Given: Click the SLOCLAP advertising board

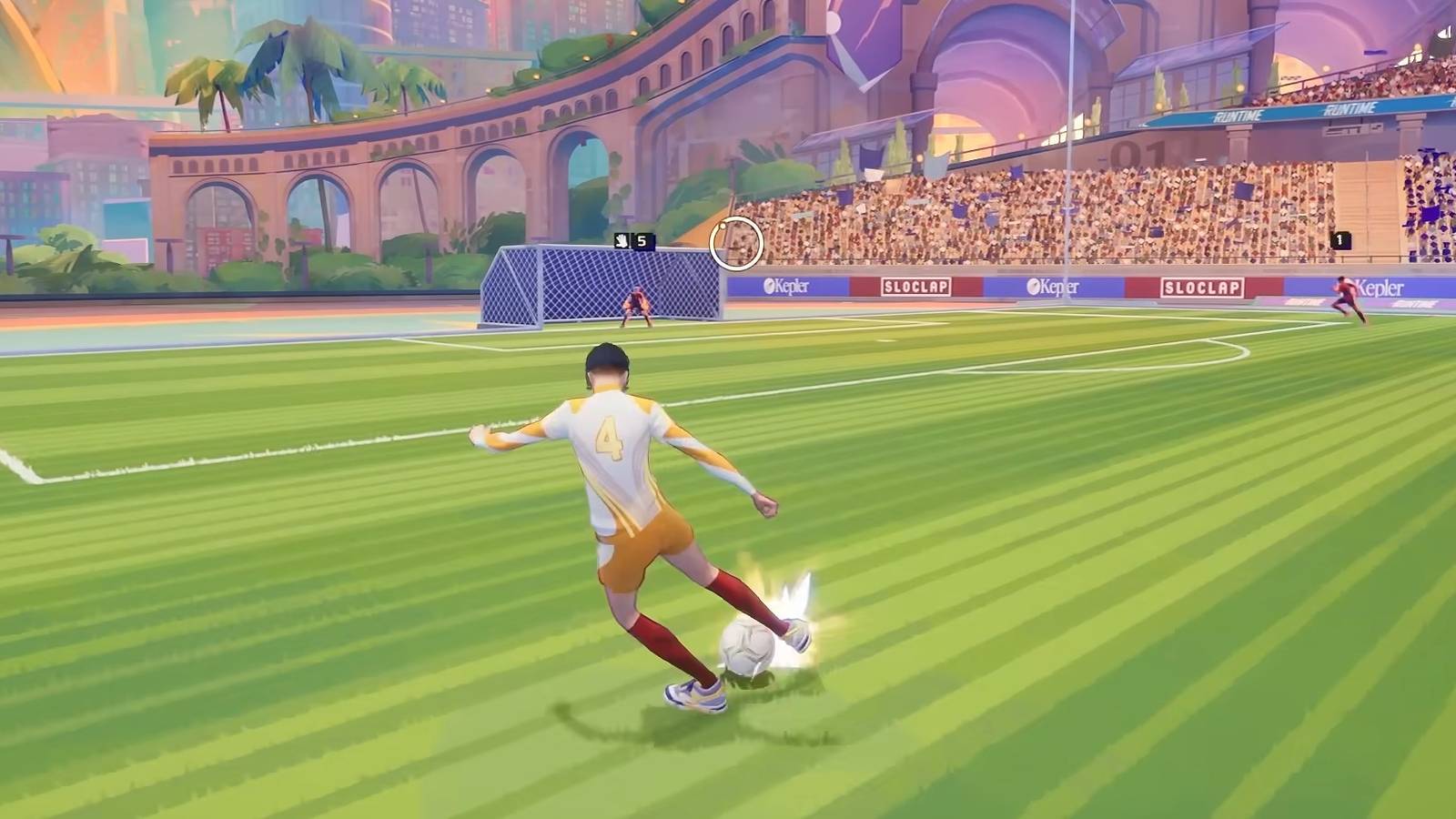Looking at the screenshot, I should pos(915,285).
